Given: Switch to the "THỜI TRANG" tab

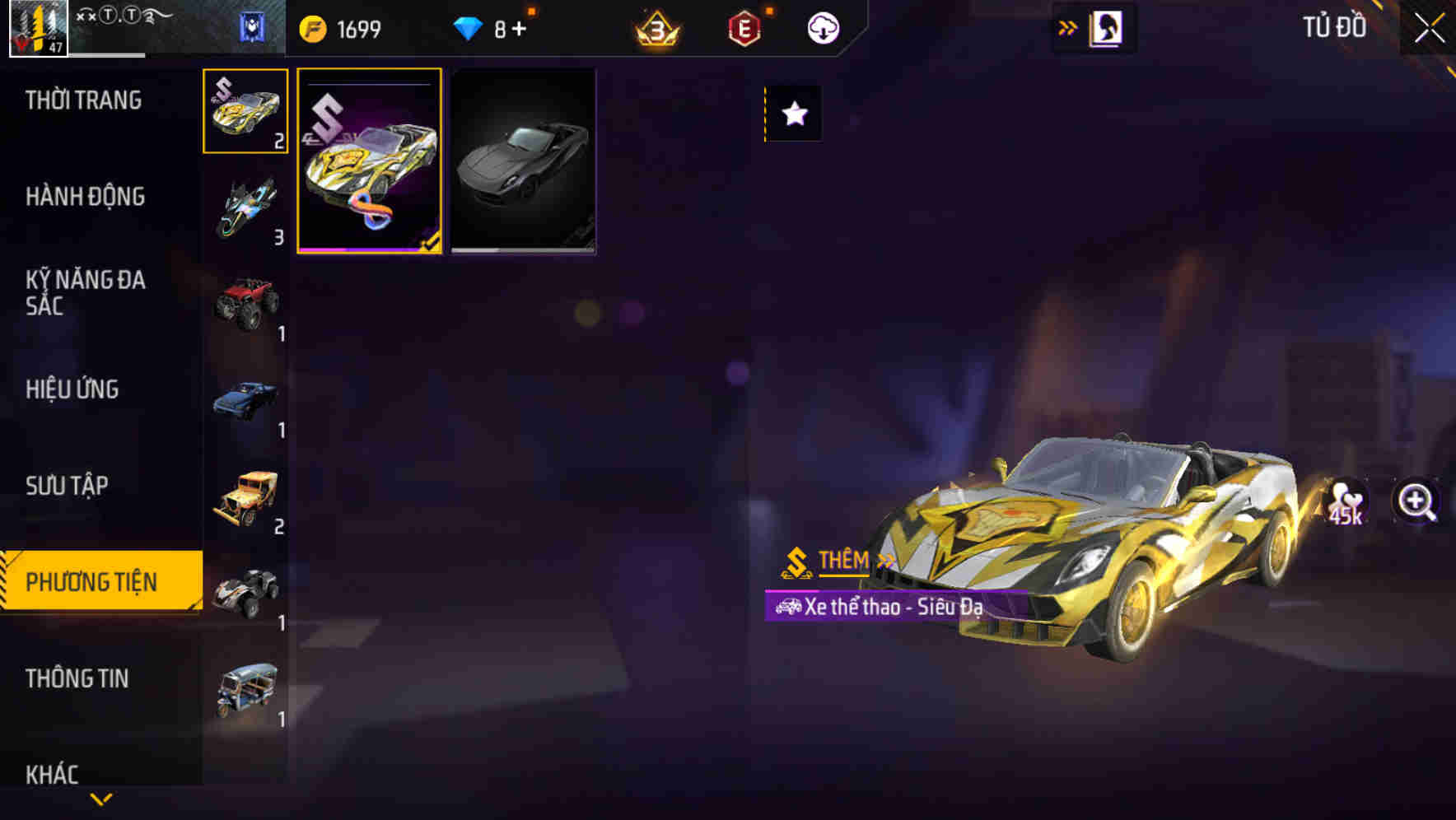Looking at the screenshot, I should [82, 100].
